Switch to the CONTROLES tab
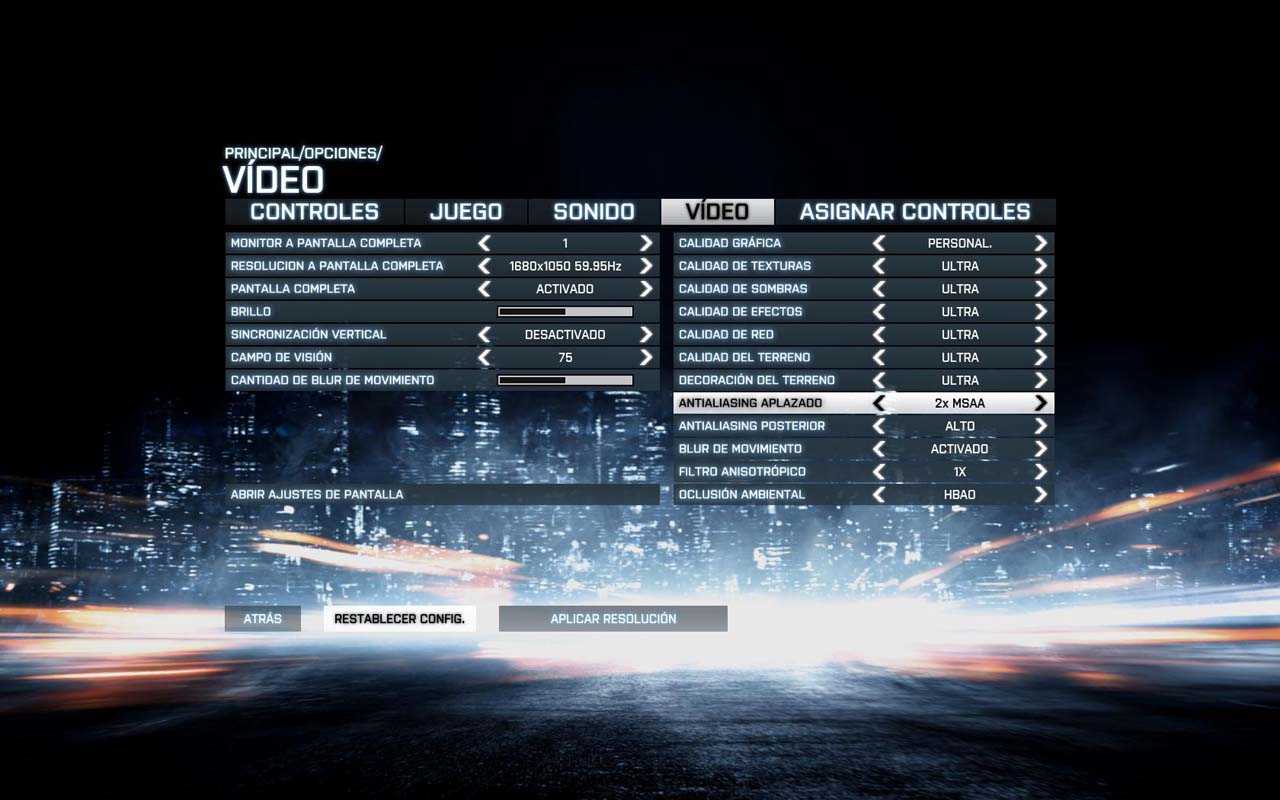 coord(313,211)
